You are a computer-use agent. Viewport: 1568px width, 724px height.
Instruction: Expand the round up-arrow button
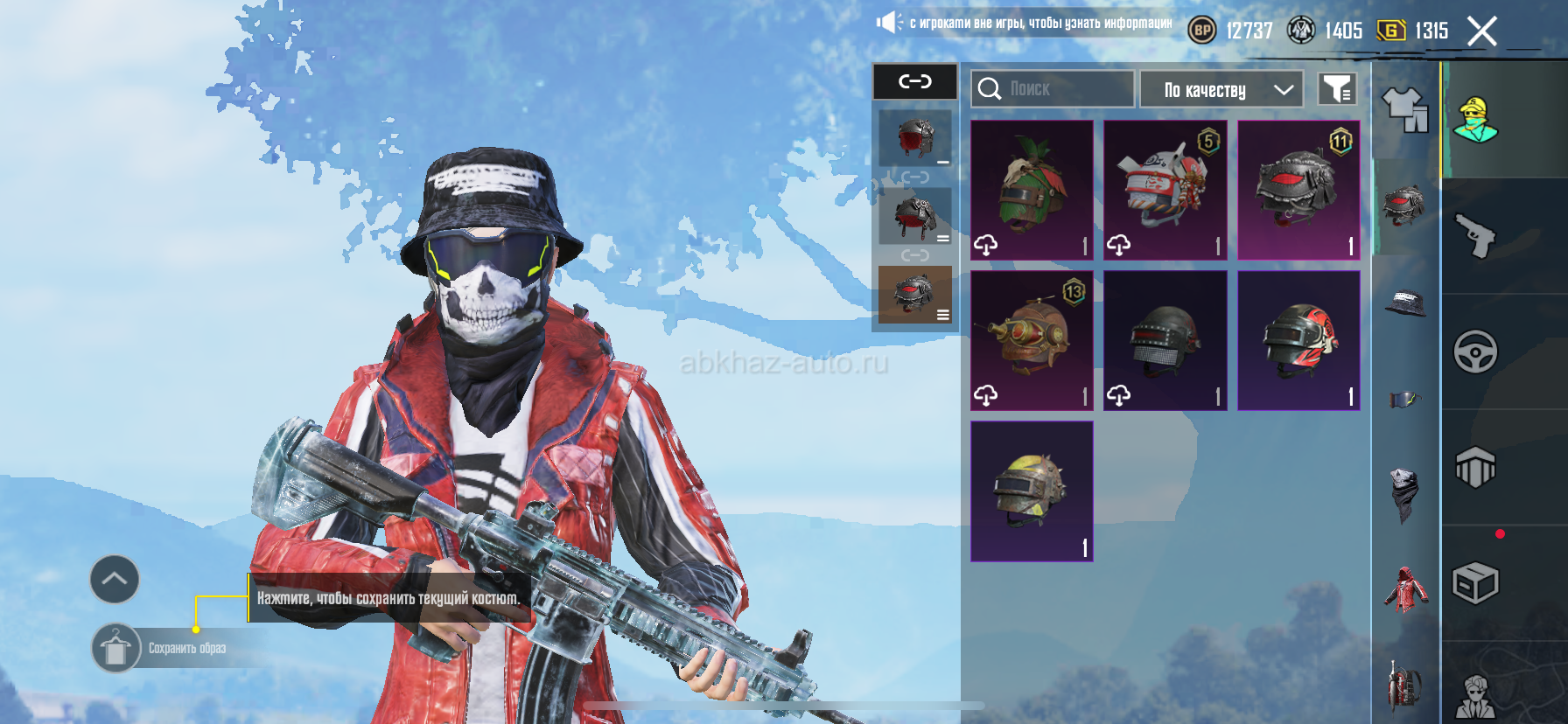[115, 579]
